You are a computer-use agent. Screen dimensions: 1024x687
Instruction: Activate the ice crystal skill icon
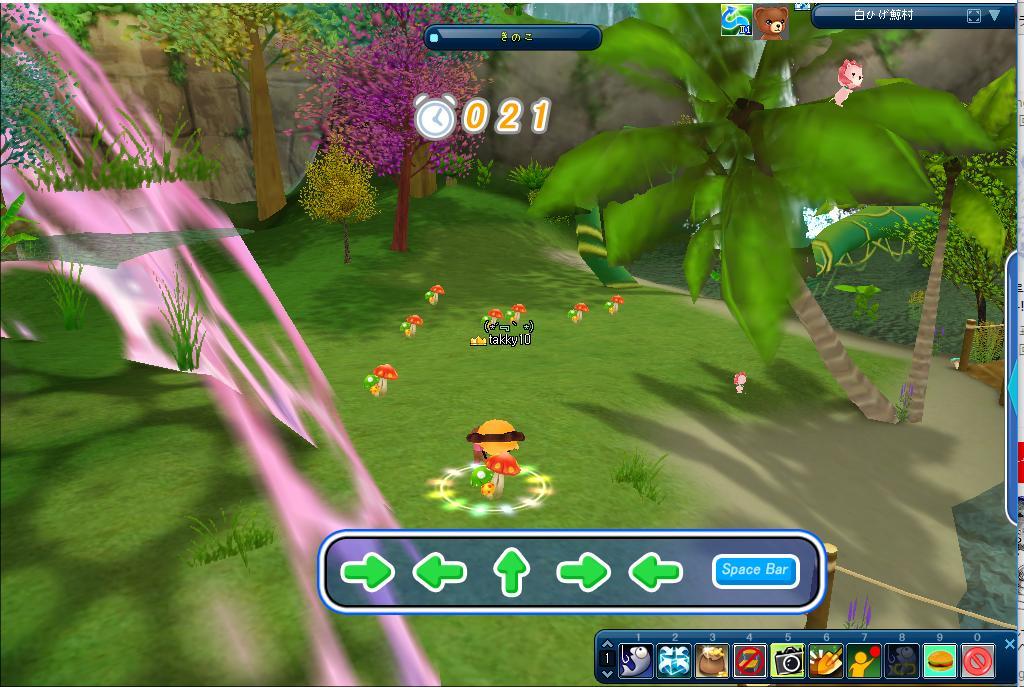[674, 661]
